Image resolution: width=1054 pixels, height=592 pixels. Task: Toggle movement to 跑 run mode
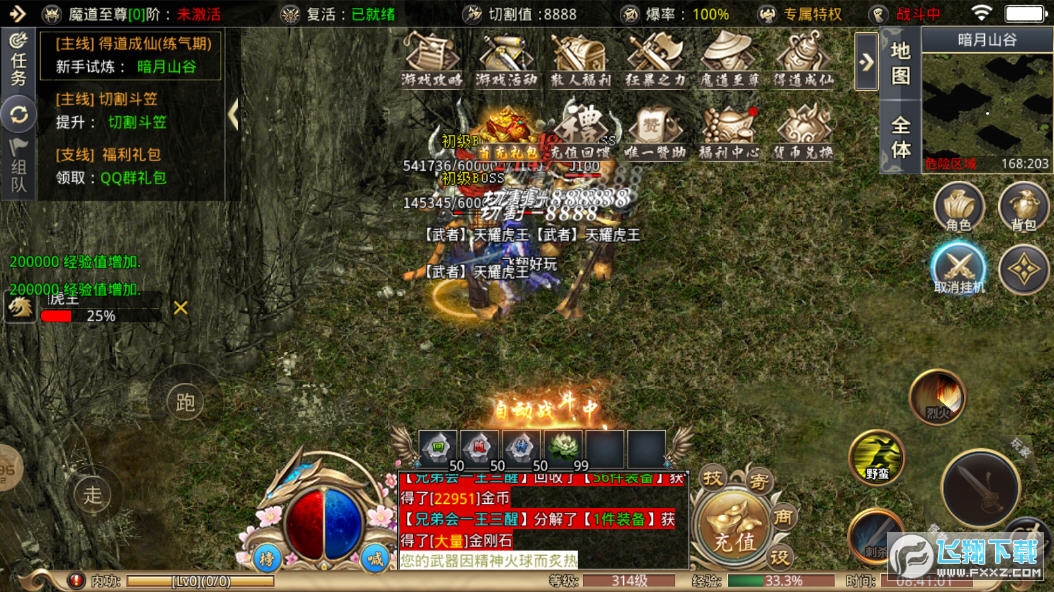click(x=185, y=402)
